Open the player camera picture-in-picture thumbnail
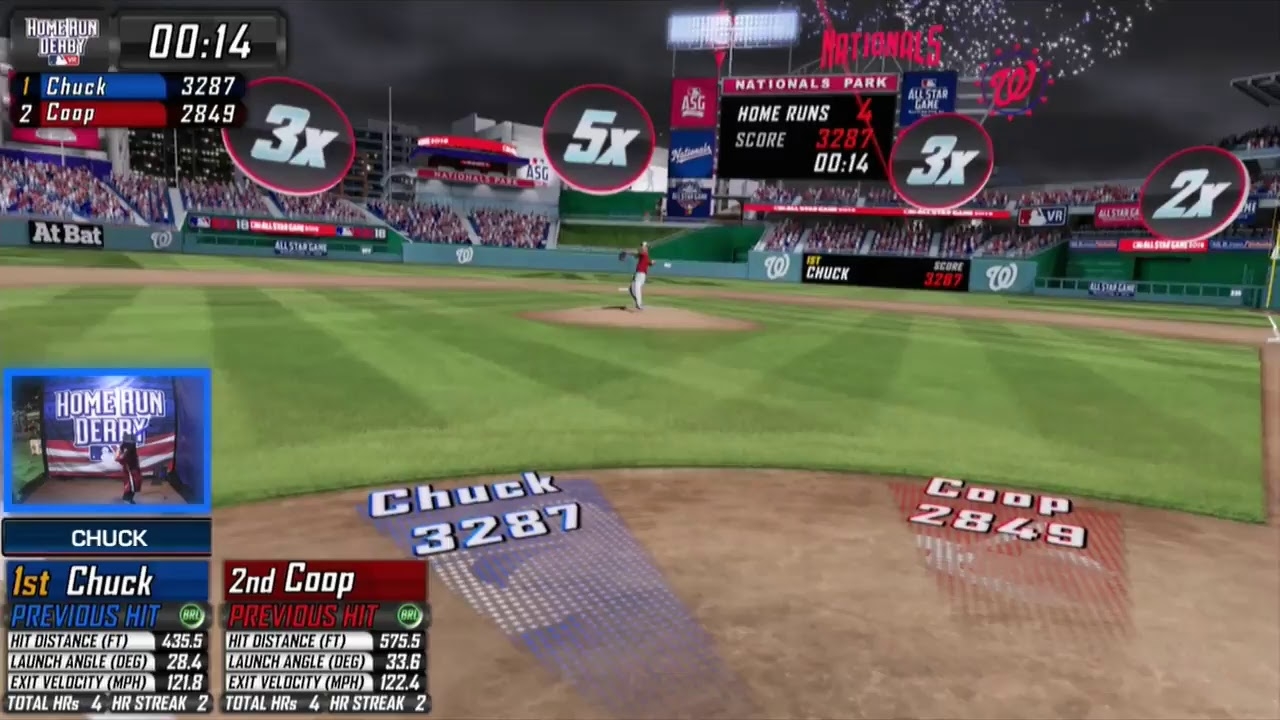Screen dimensions: 1280x720 (x=107, y=440)
